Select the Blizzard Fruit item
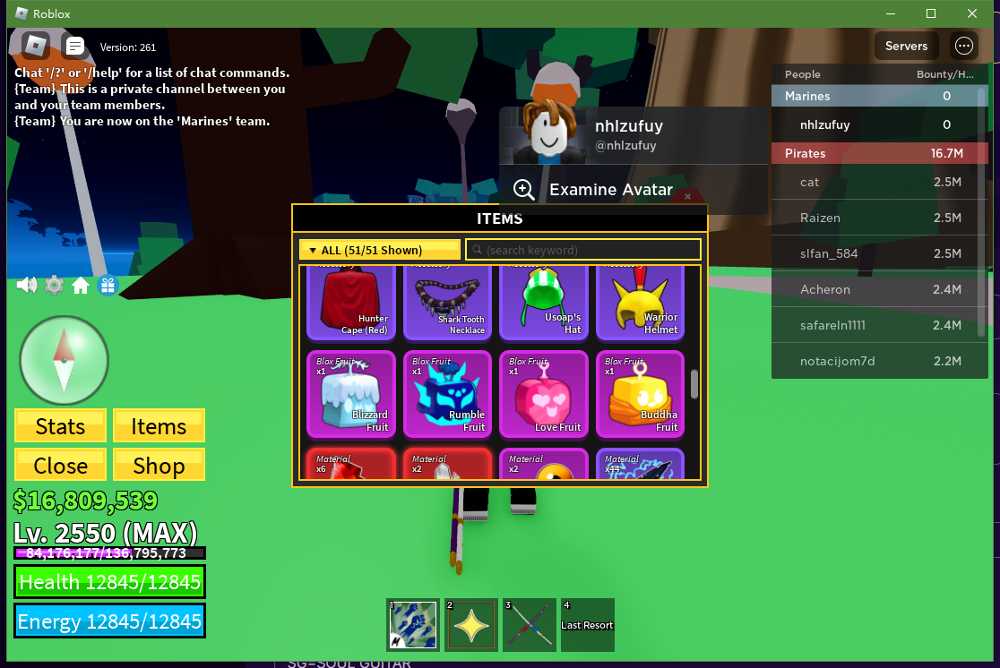The image size is (1000, 668). [350, 394]
